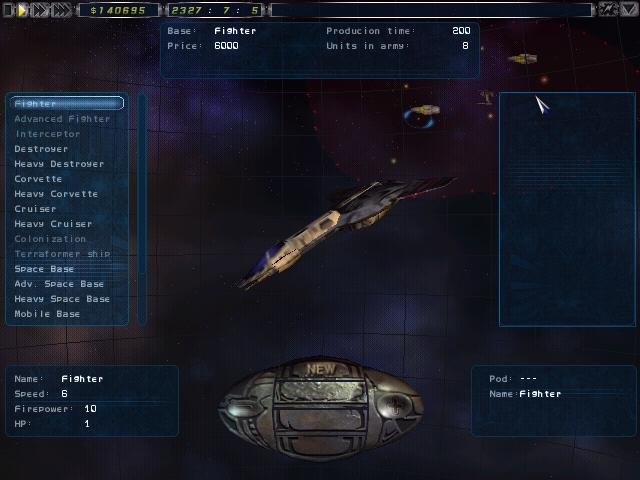
Task: Pick Adv. Space Base entry
Action: pyautogui.click(x=59, y=284)
